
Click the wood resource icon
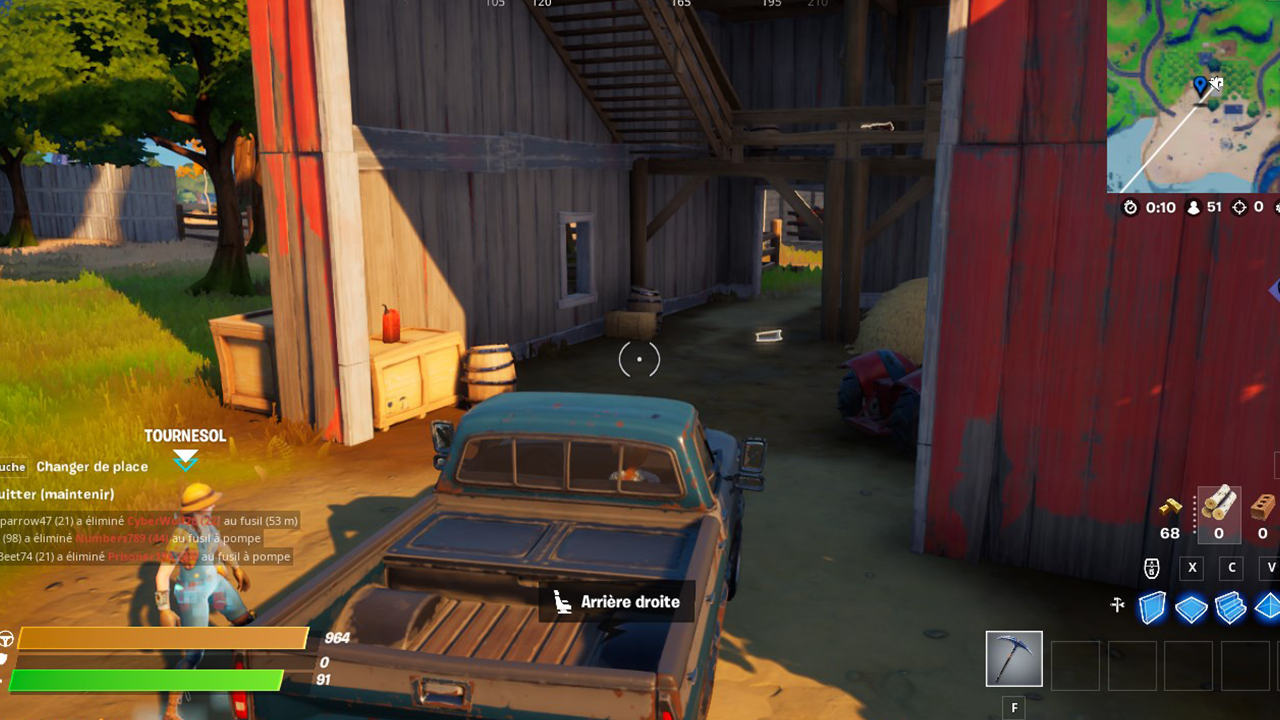tap(1218, 505)
